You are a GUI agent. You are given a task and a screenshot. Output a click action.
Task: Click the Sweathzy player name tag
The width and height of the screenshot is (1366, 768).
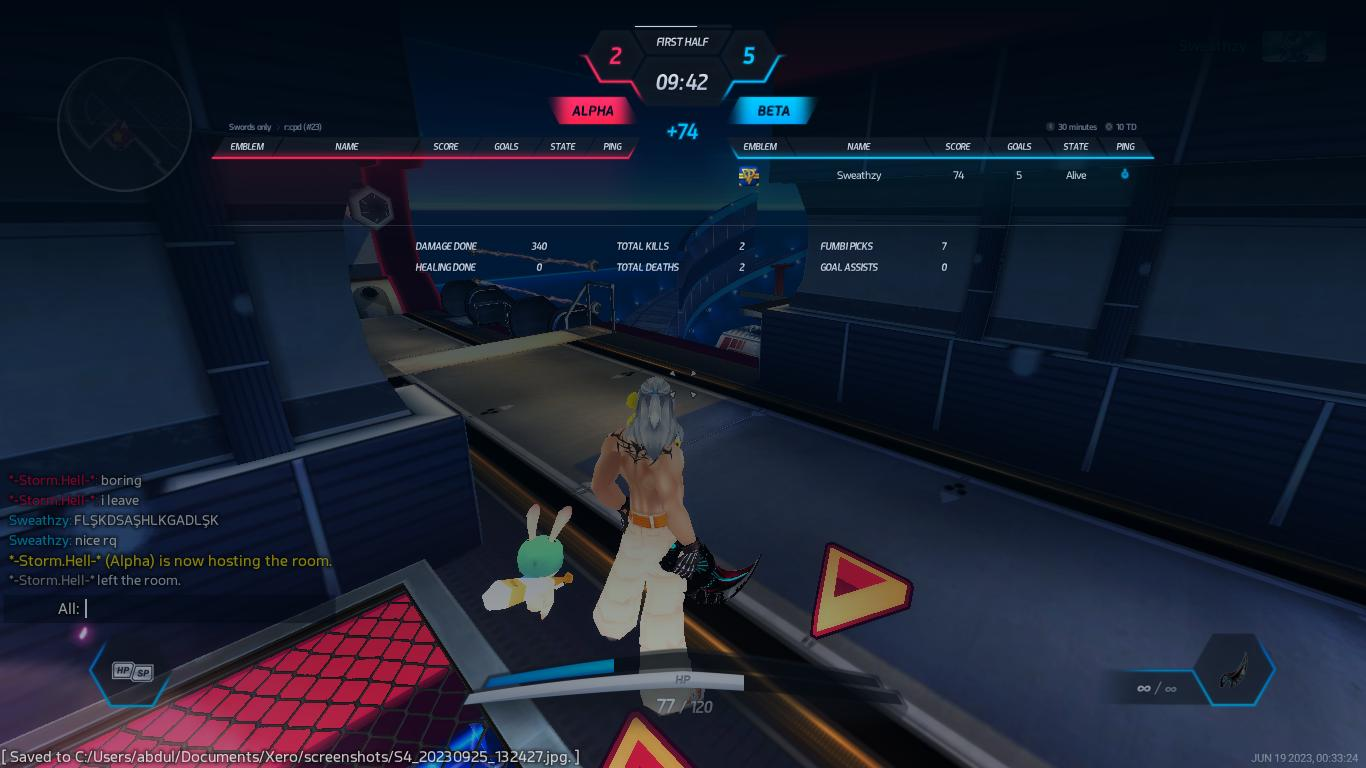1211,46
